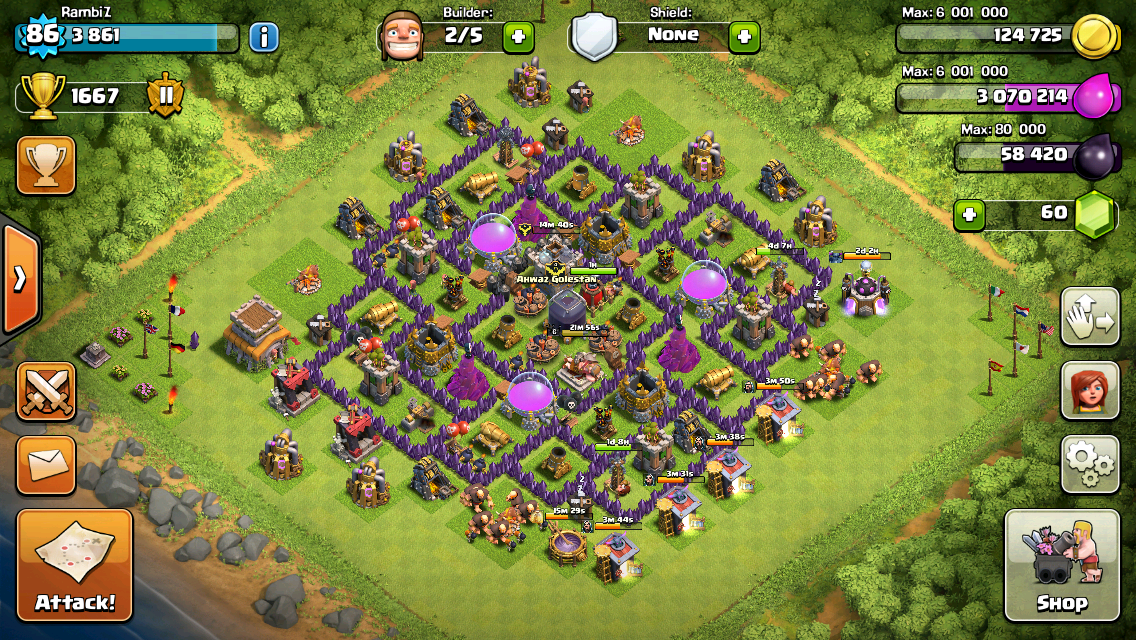Viewport: 1136px width, 640px height.
Task: Open the mail envelope inbox
Action: 46,464
